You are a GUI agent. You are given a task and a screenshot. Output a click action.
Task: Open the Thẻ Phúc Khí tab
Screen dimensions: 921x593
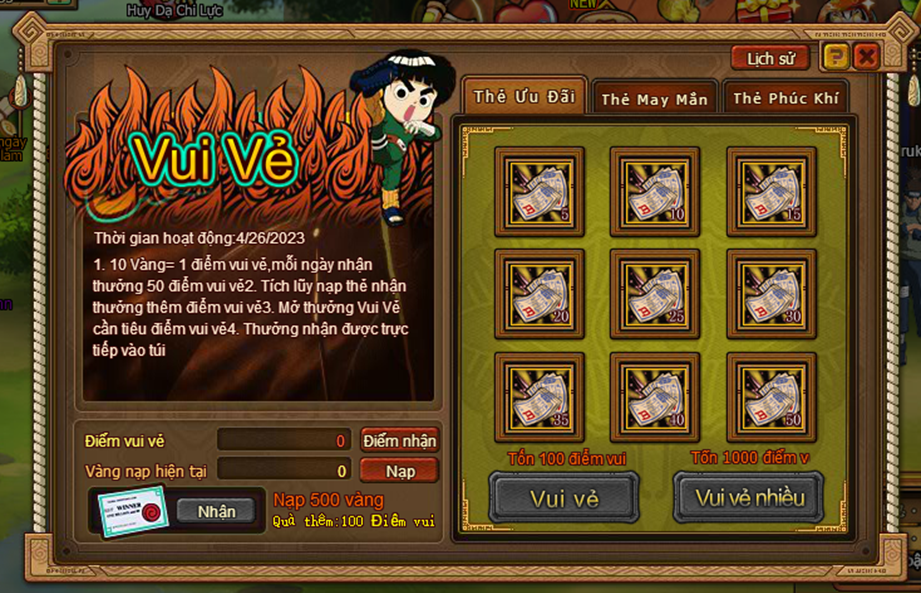pyautogui.click(x=785, y=98)
